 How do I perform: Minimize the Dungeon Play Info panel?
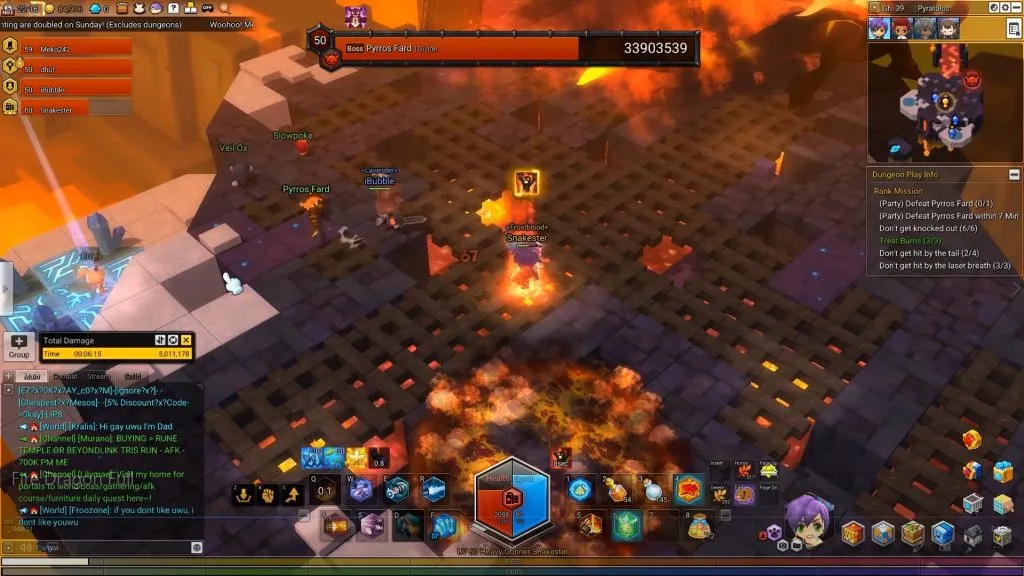[x=1014, y=175]
